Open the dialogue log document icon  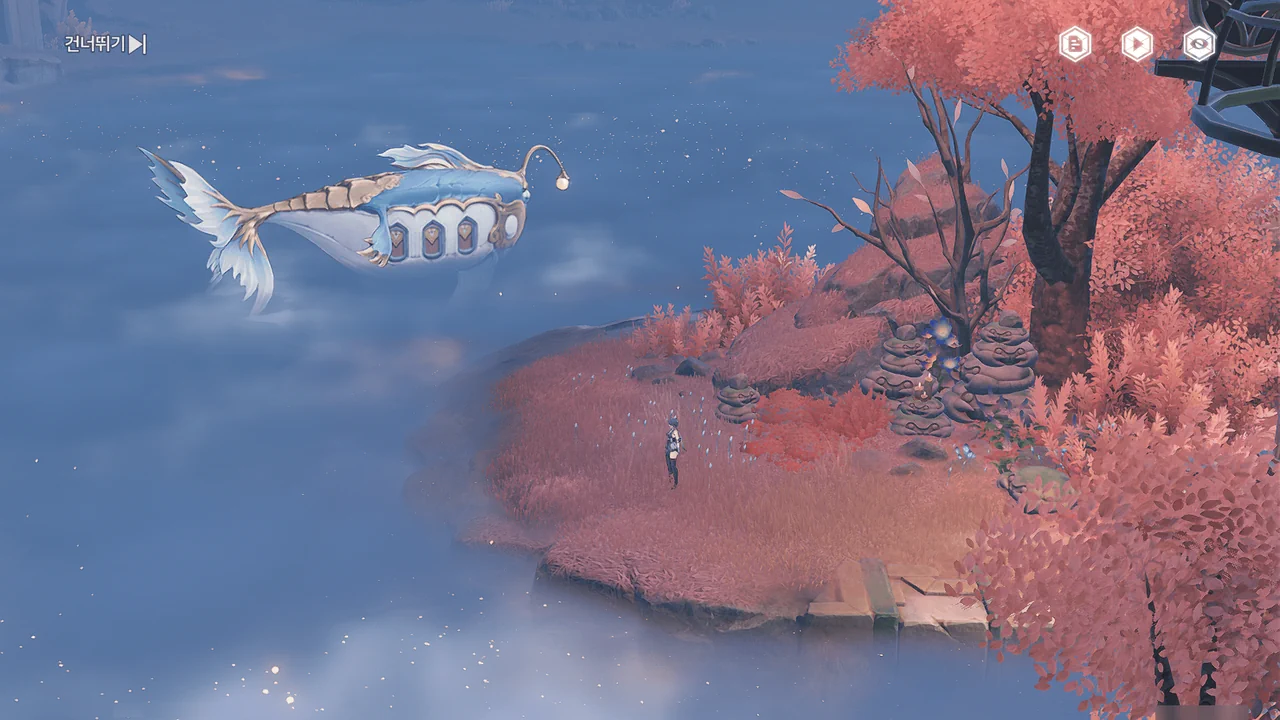(x=1075, y=44)
